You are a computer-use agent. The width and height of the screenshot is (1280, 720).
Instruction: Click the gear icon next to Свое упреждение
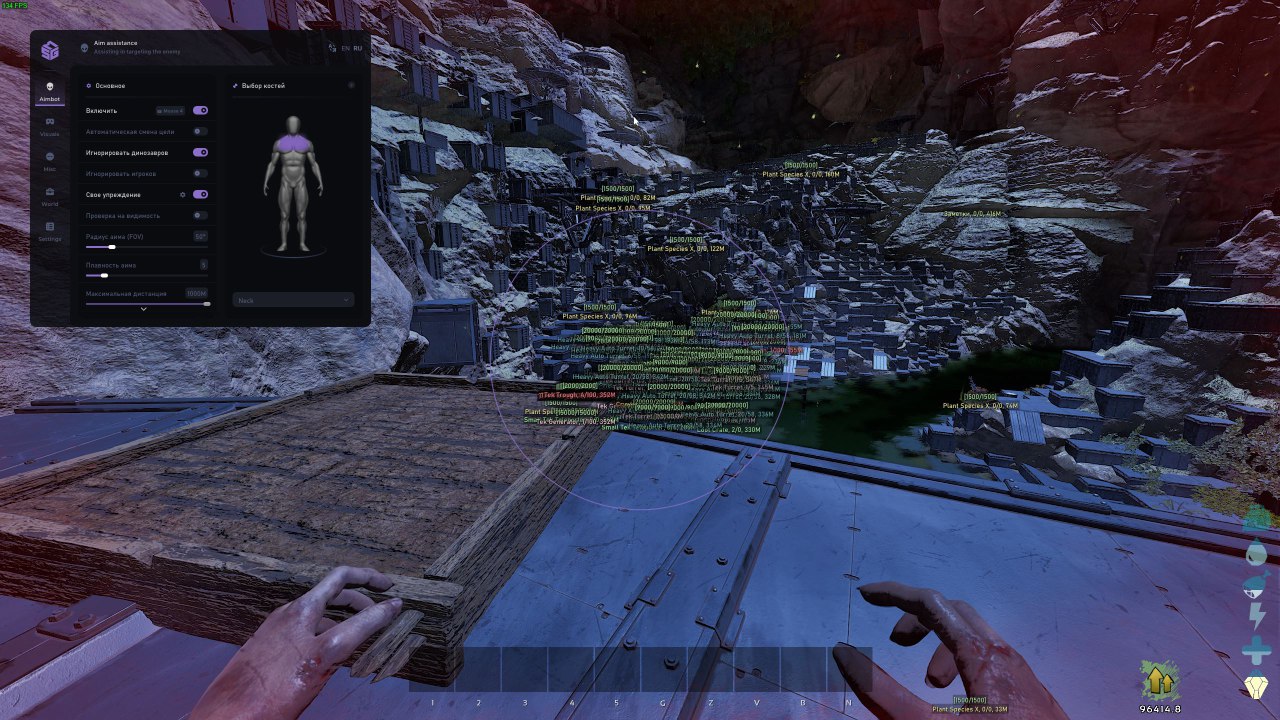[x=183, y=195]
